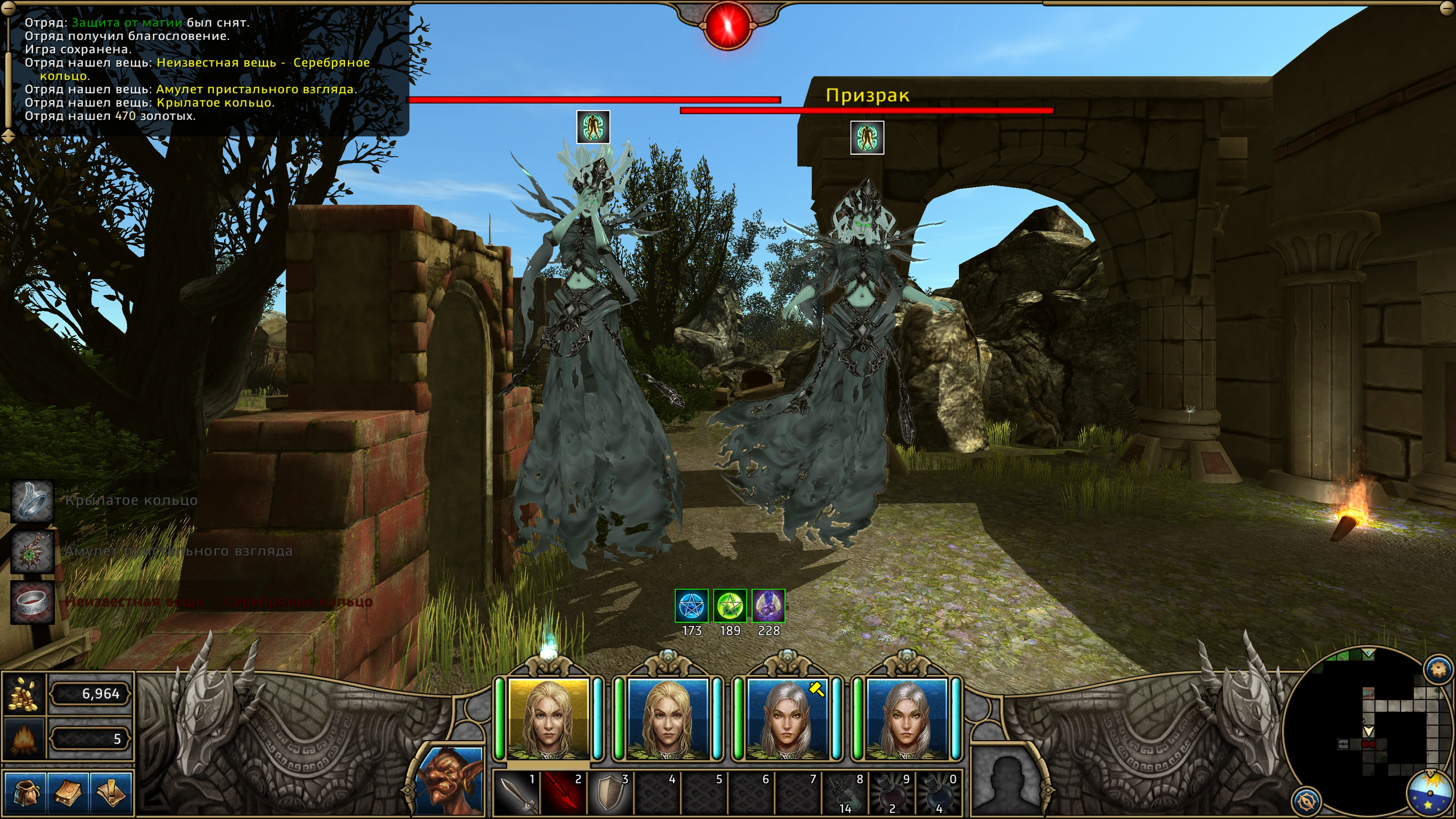Screen dimensions: 1456x819
Task: Click the winged dice buff icon
Action: tap(769, 606)
